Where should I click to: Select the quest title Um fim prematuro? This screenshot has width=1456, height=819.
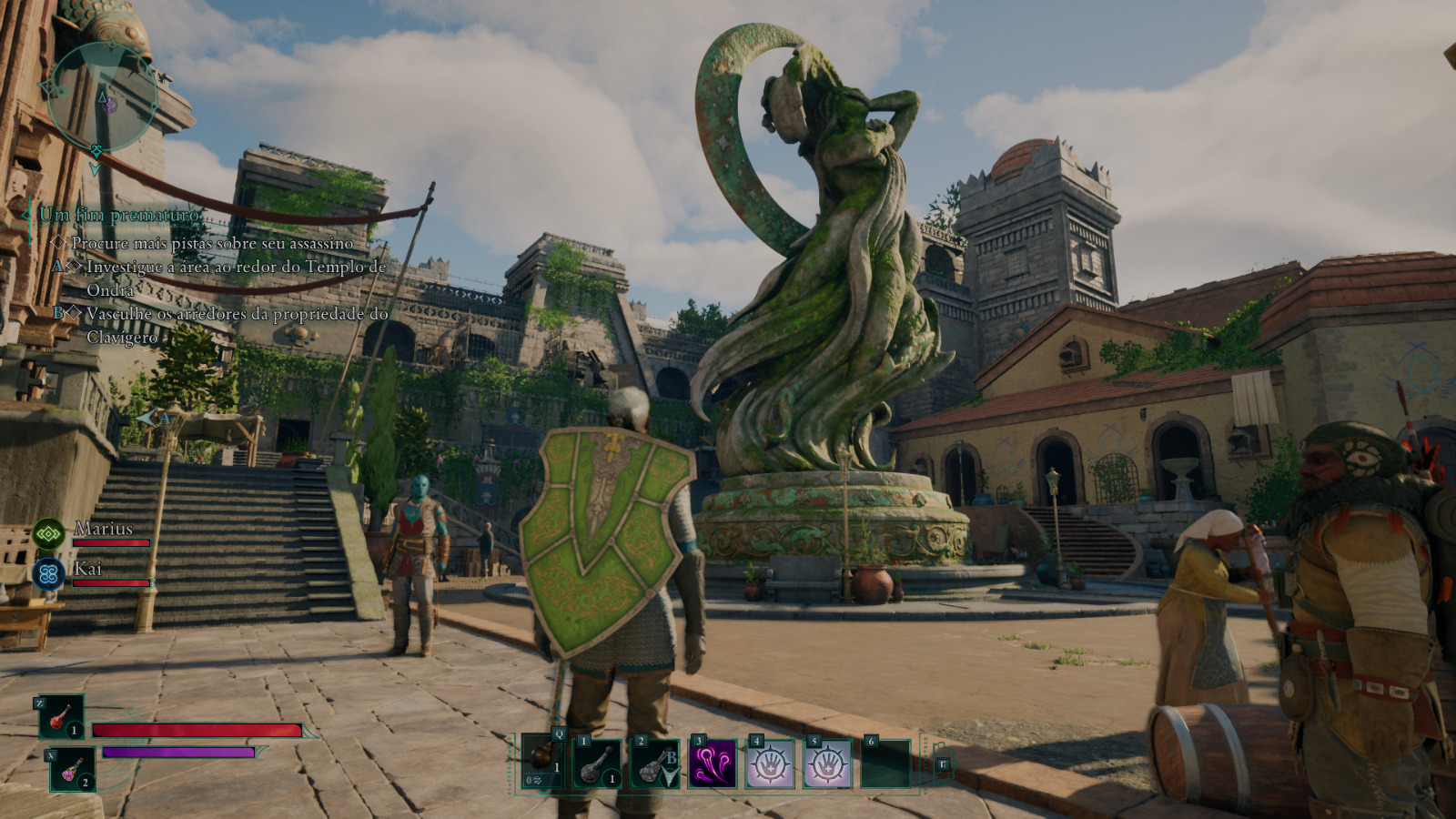point(118,215)
